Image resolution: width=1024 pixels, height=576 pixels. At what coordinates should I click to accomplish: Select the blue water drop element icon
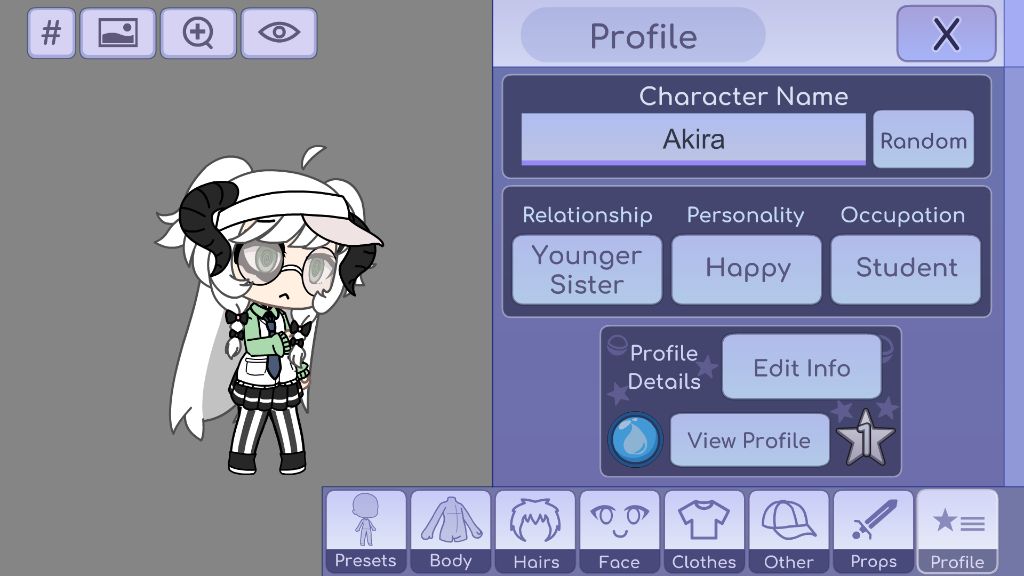point(635,439)
